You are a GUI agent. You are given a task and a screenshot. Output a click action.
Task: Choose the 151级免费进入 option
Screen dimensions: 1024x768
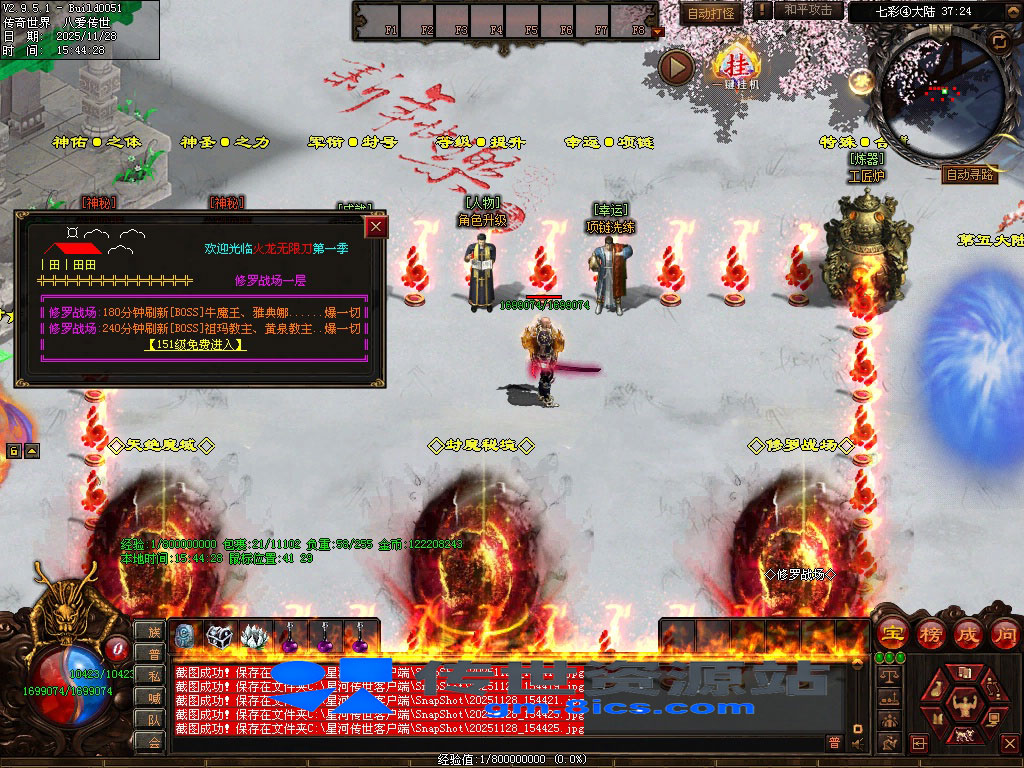click(197, 345)
